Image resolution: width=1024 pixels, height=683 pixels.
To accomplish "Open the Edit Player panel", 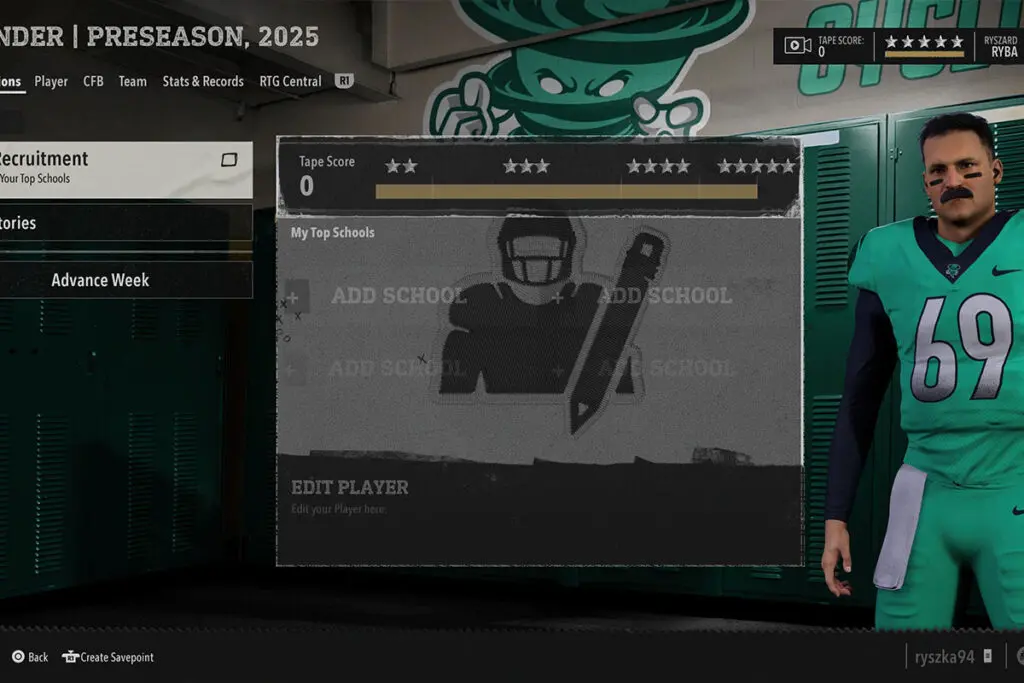I will [x=539, y=496].
